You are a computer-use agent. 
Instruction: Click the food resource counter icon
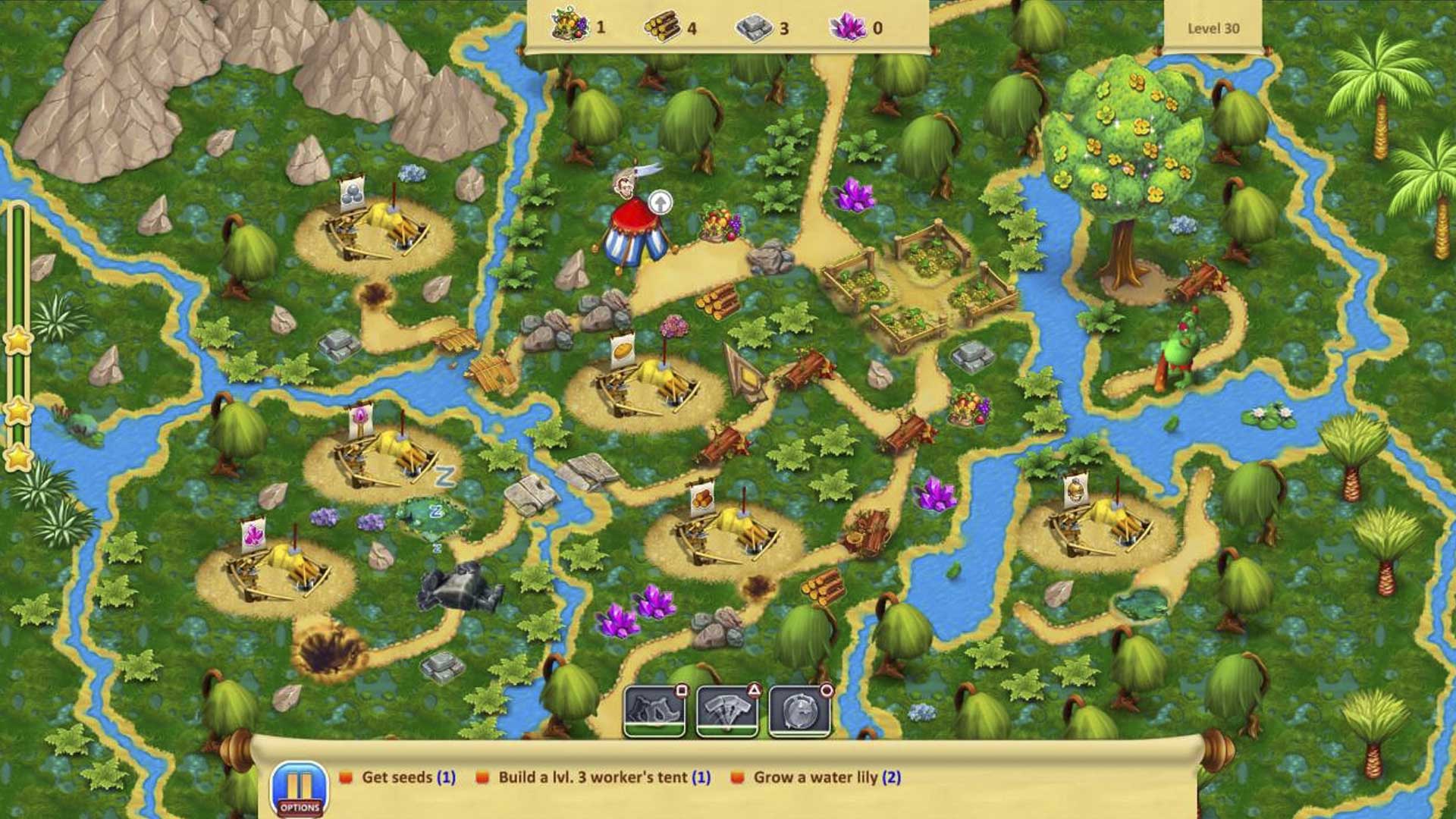[570, 25]
